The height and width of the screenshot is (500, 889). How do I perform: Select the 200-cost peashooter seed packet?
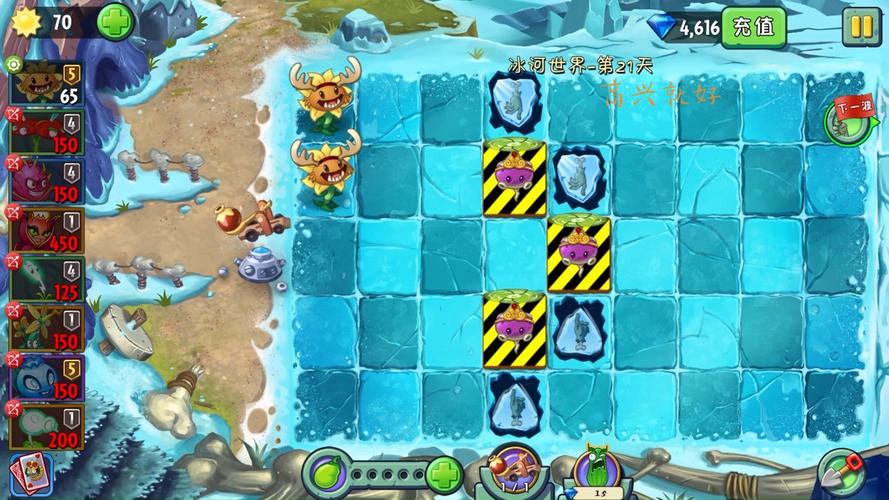tap(47, 425)
